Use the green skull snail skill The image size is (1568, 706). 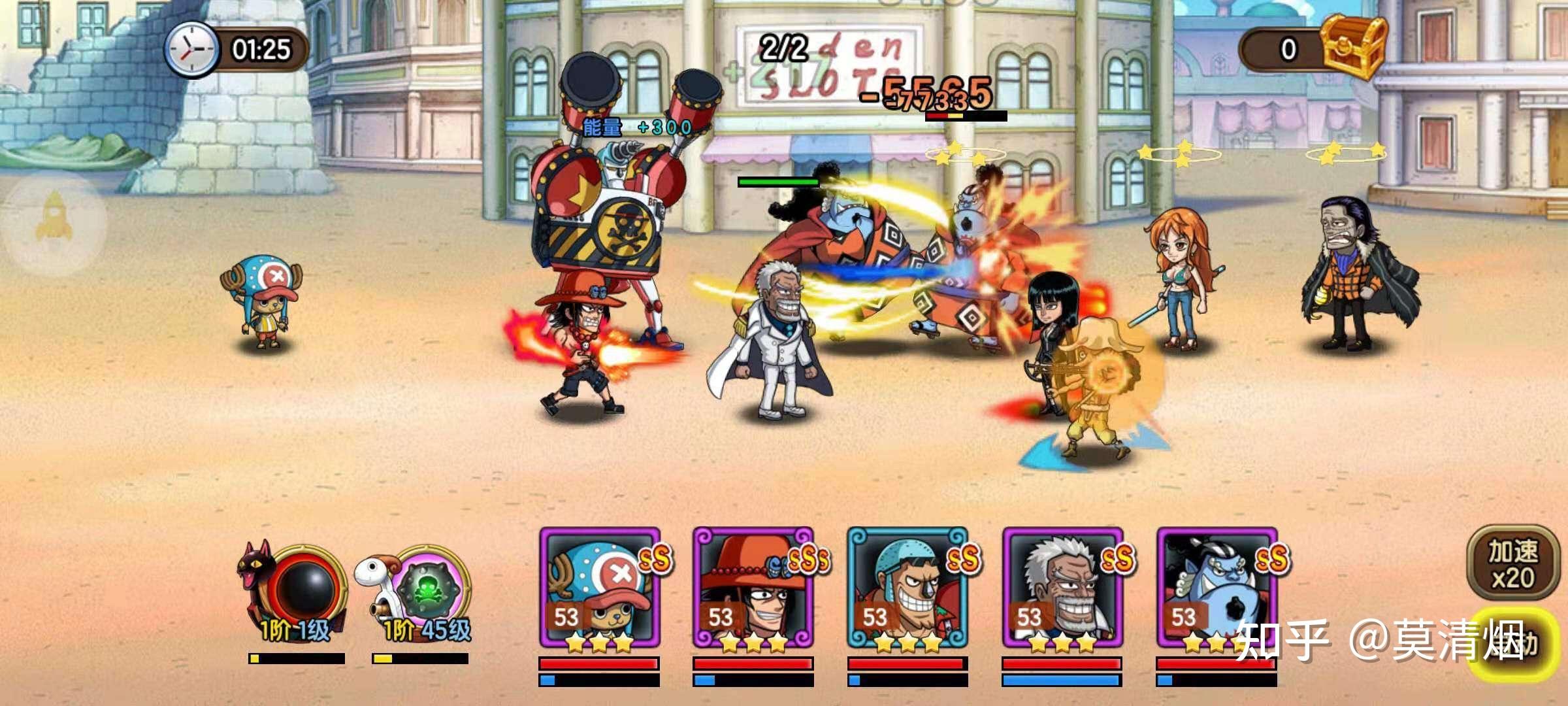point(427,588)
